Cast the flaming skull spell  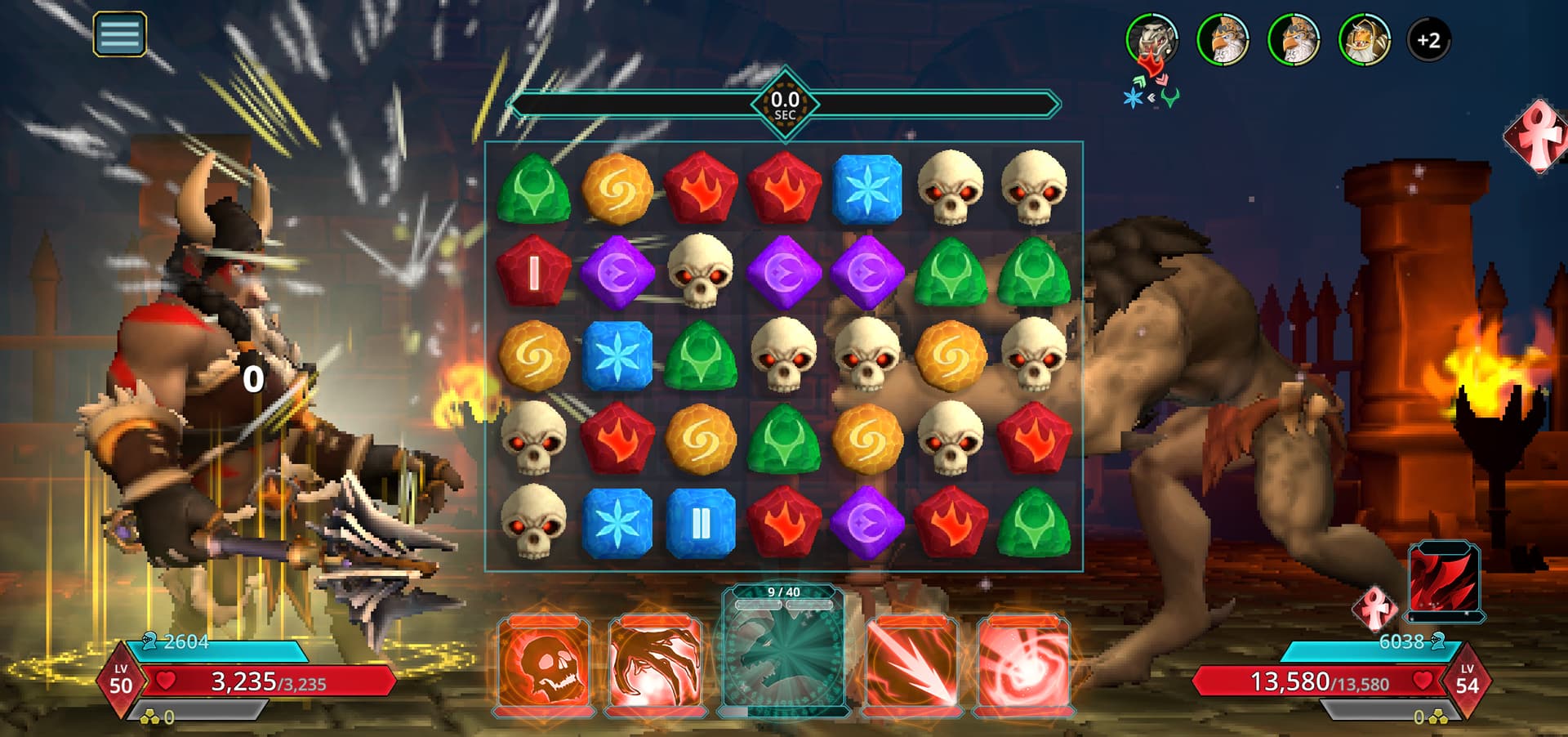tap(543, 663)
